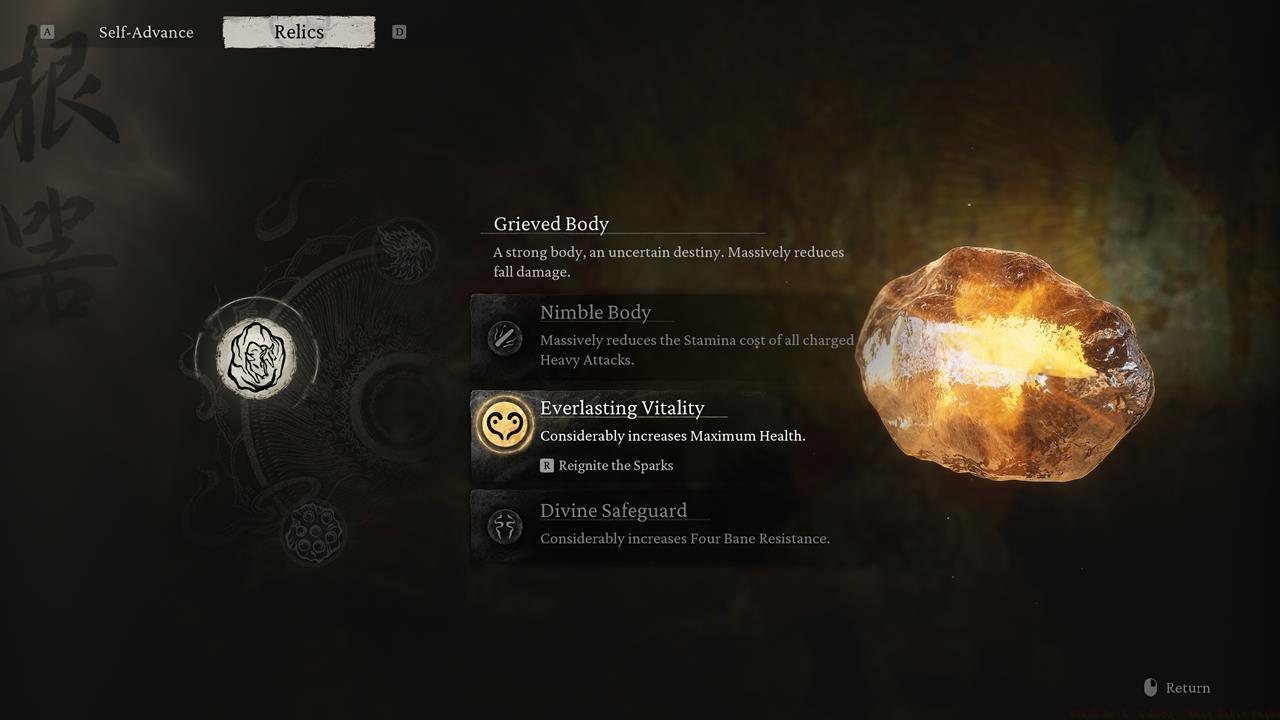1280x720 pixels.
Task: Click Return at bottom right
Action: pyautogui.click(x=1188, y=687)
